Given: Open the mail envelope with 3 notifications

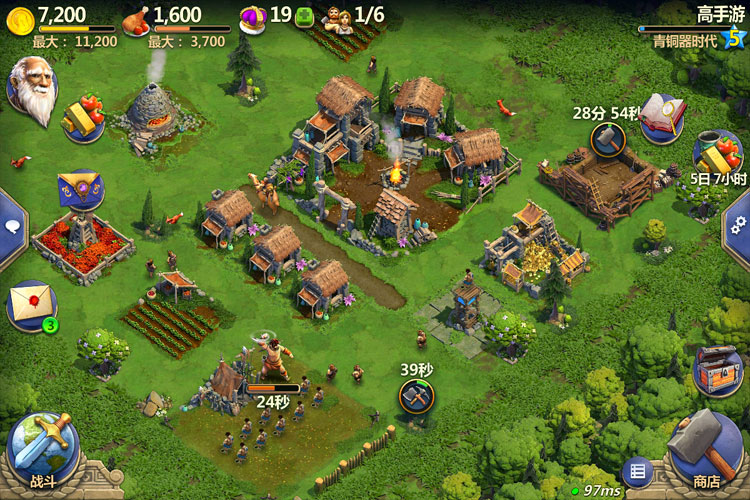Looking at the screenshot, I should point(30,303).
